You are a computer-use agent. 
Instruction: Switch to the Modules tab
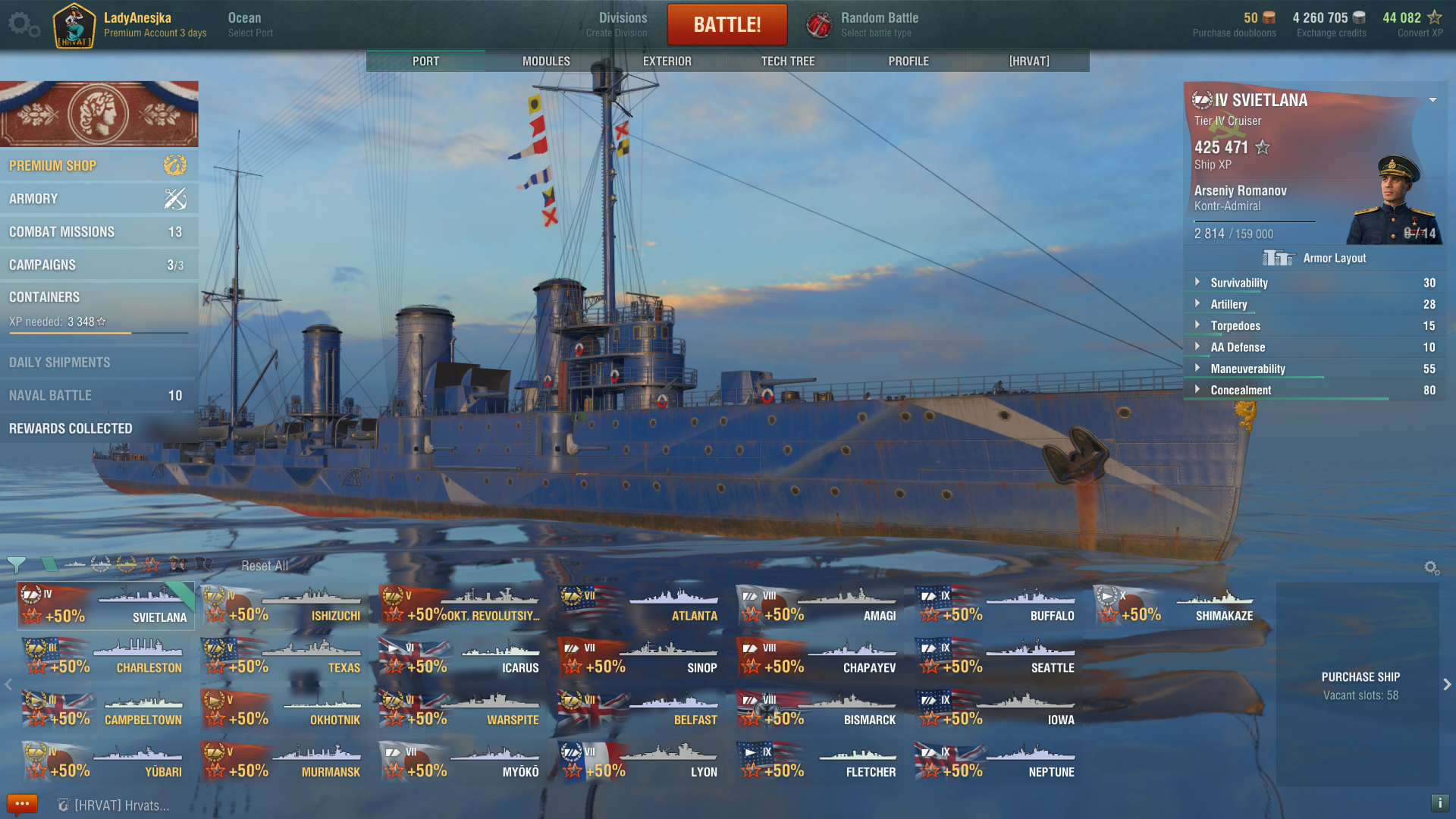[546, 61]
